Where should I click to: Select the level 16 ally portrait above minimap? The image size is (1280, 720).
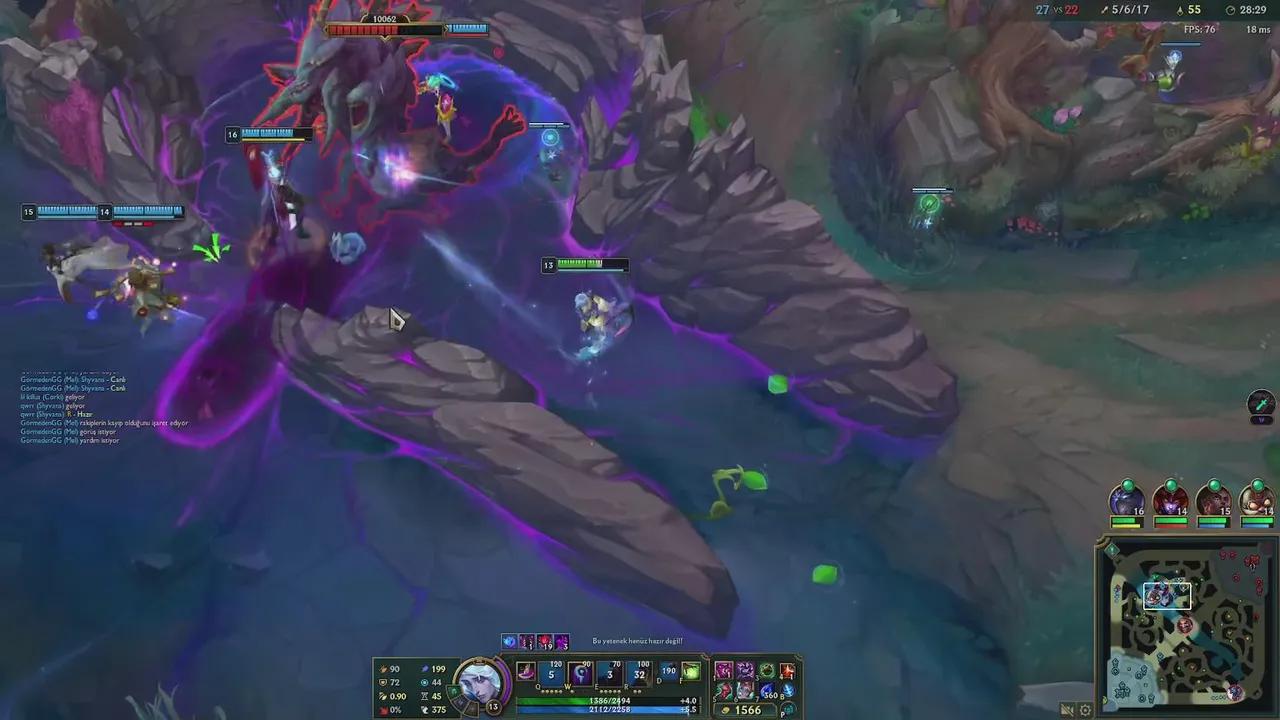(x=1127, y=497)
